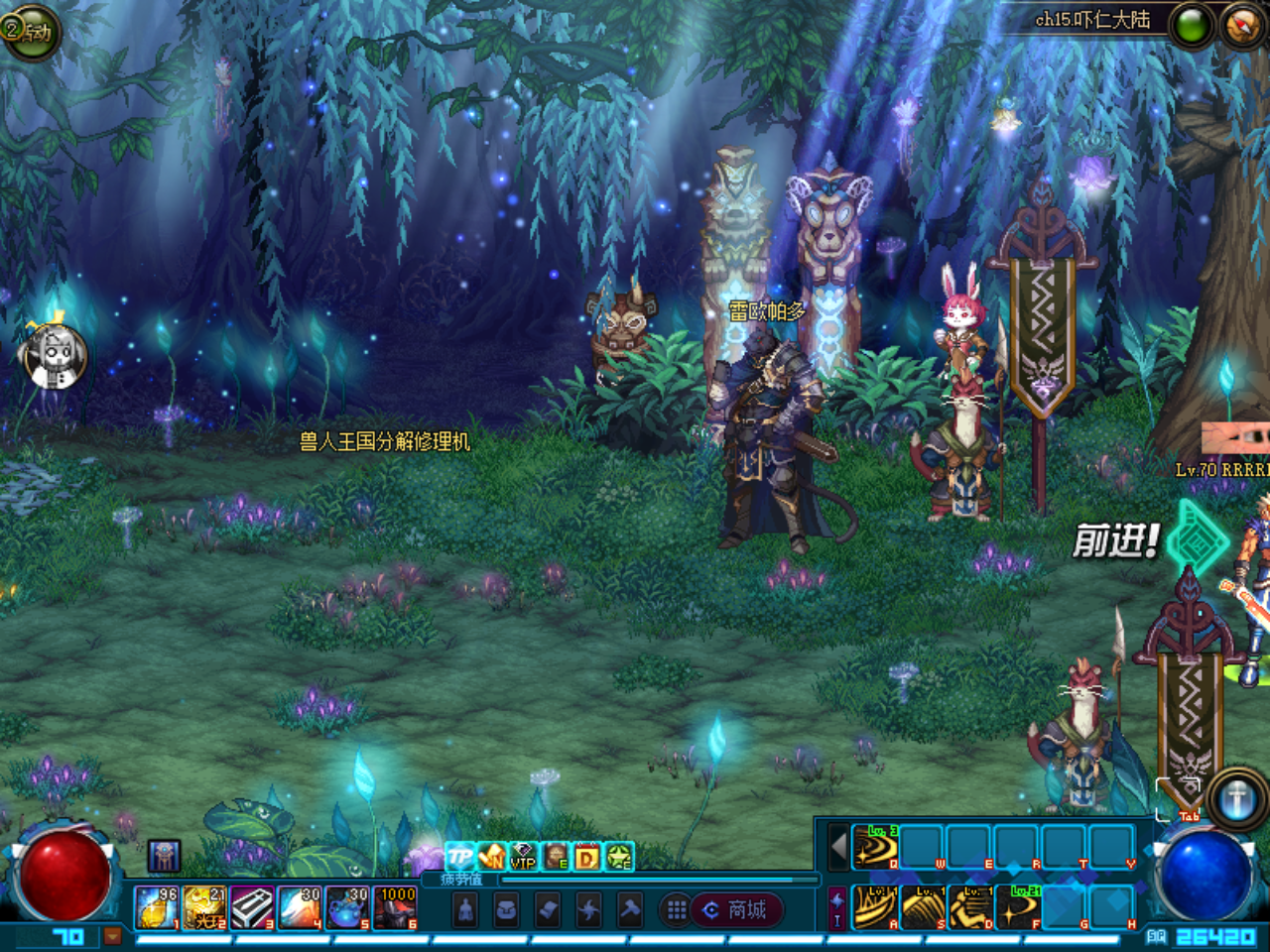Use the yellow crystal item in slot 1

click(x=157, y=907)
